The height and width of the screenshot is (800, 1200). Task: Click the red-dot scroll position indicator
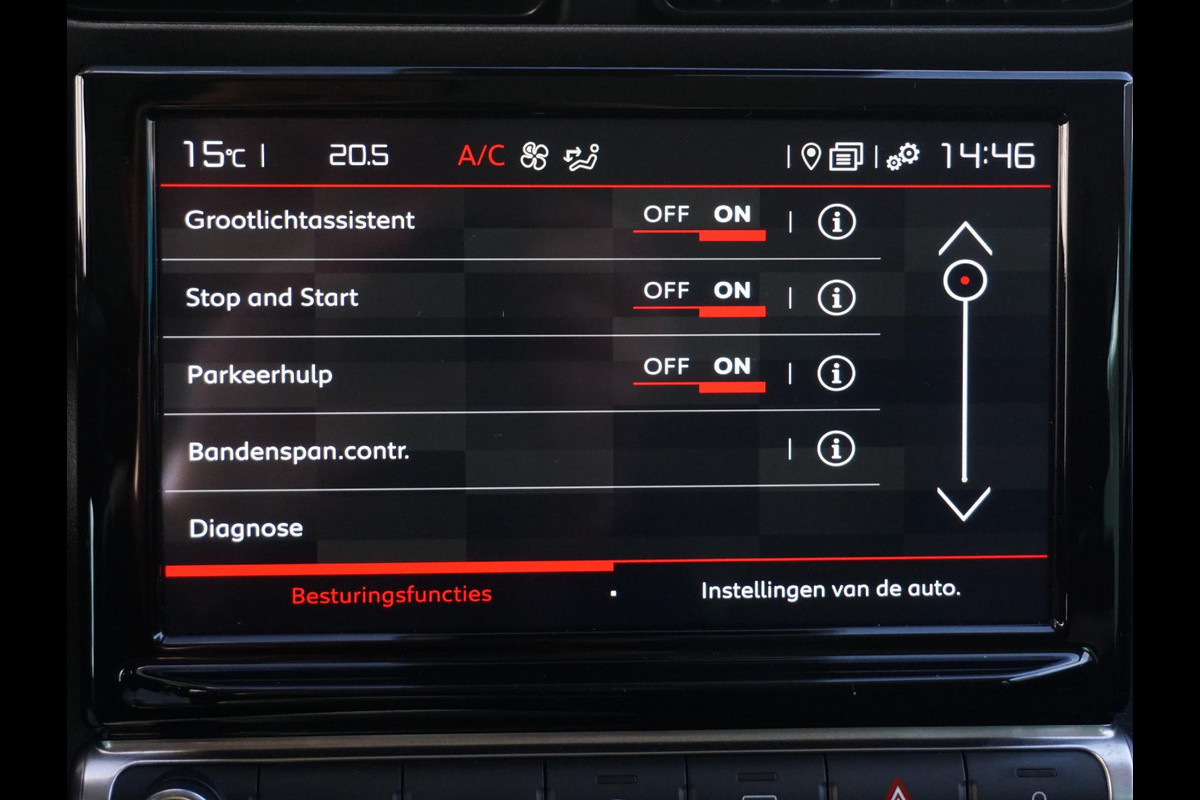964,281
